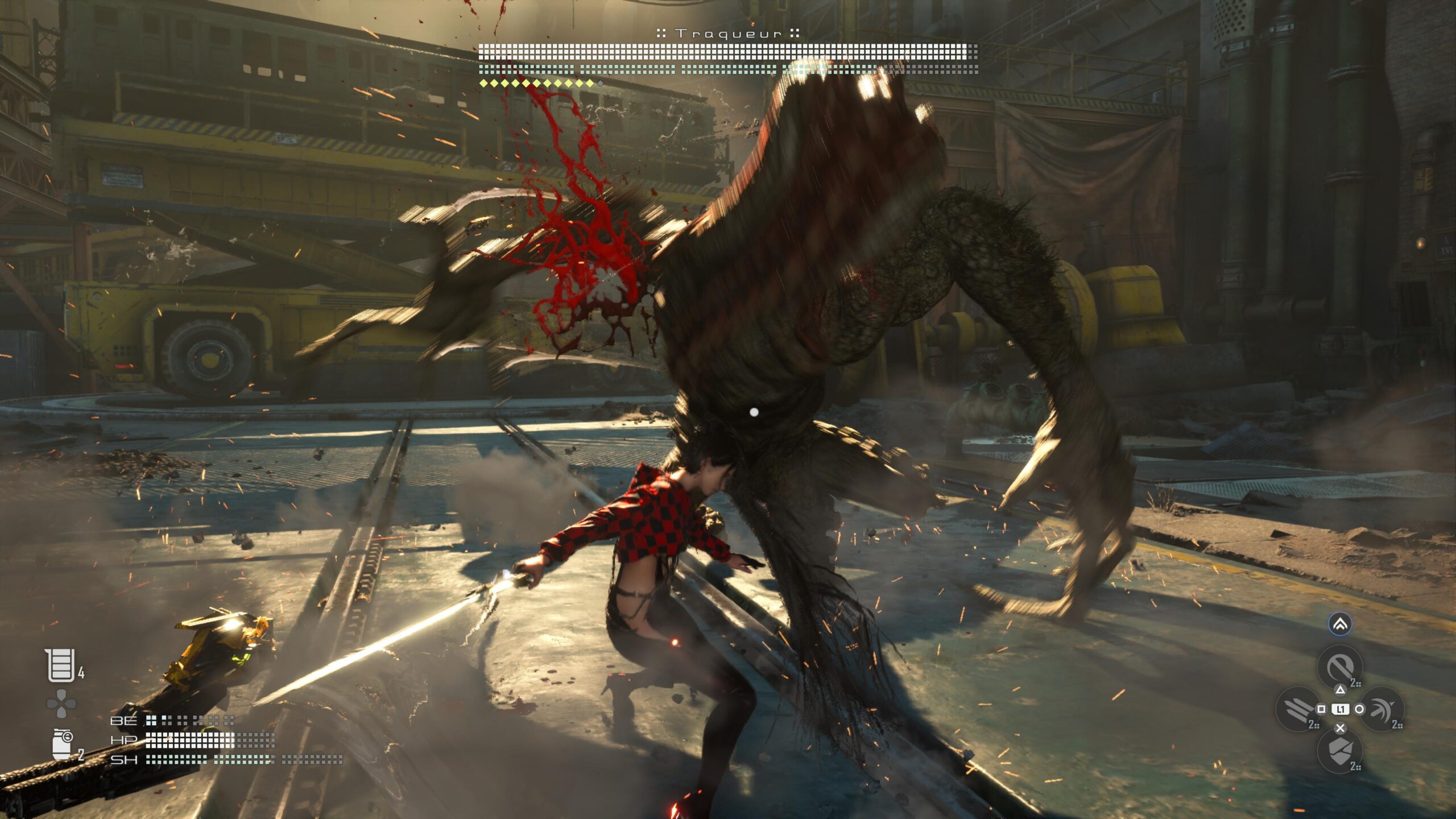The image size is (1456, 819).
Task: Click the Triangle button prompt above L1
Action: coord(1341,690)
